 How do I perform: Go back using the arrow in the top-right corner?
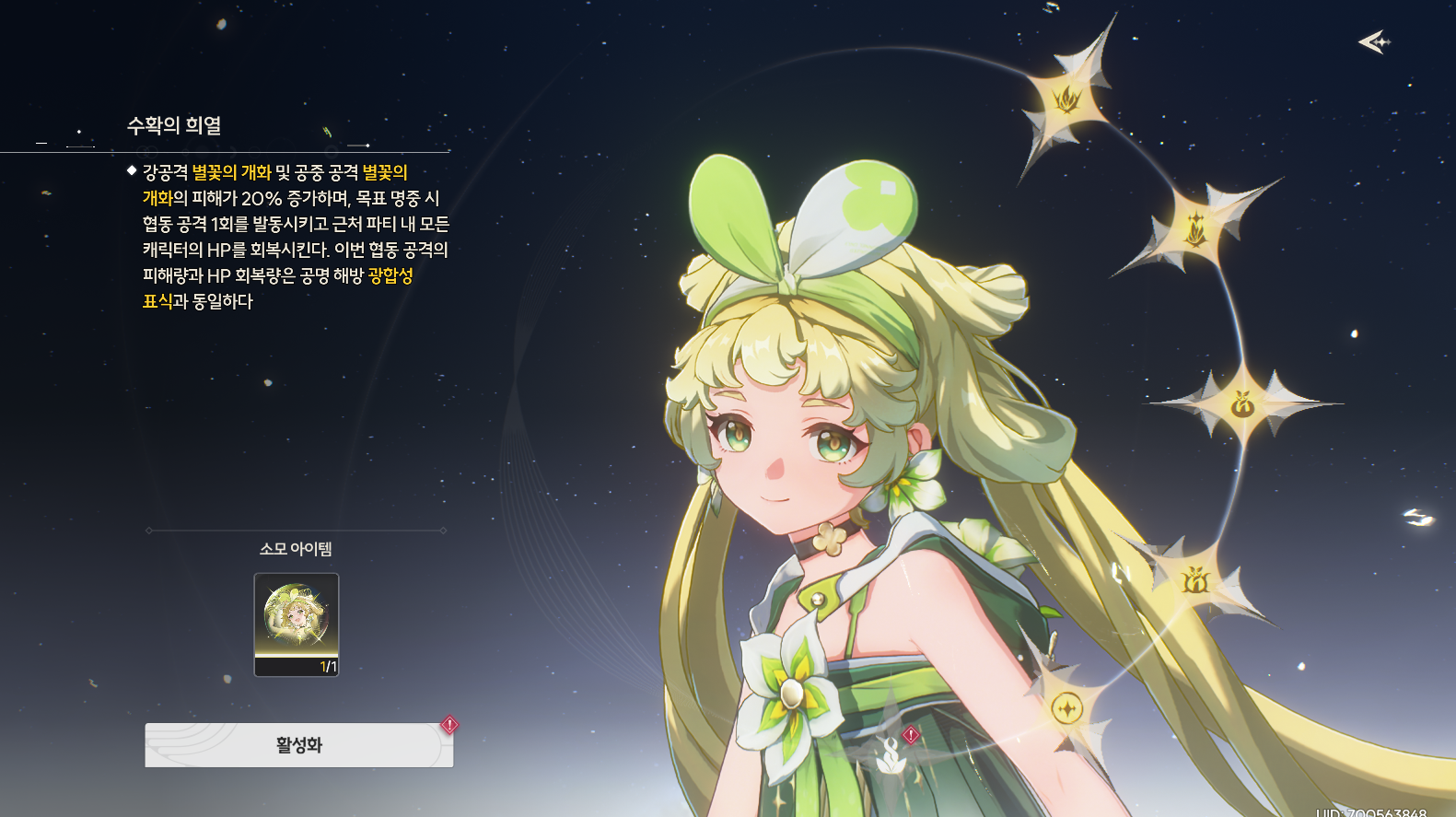tap(1373, 41)
